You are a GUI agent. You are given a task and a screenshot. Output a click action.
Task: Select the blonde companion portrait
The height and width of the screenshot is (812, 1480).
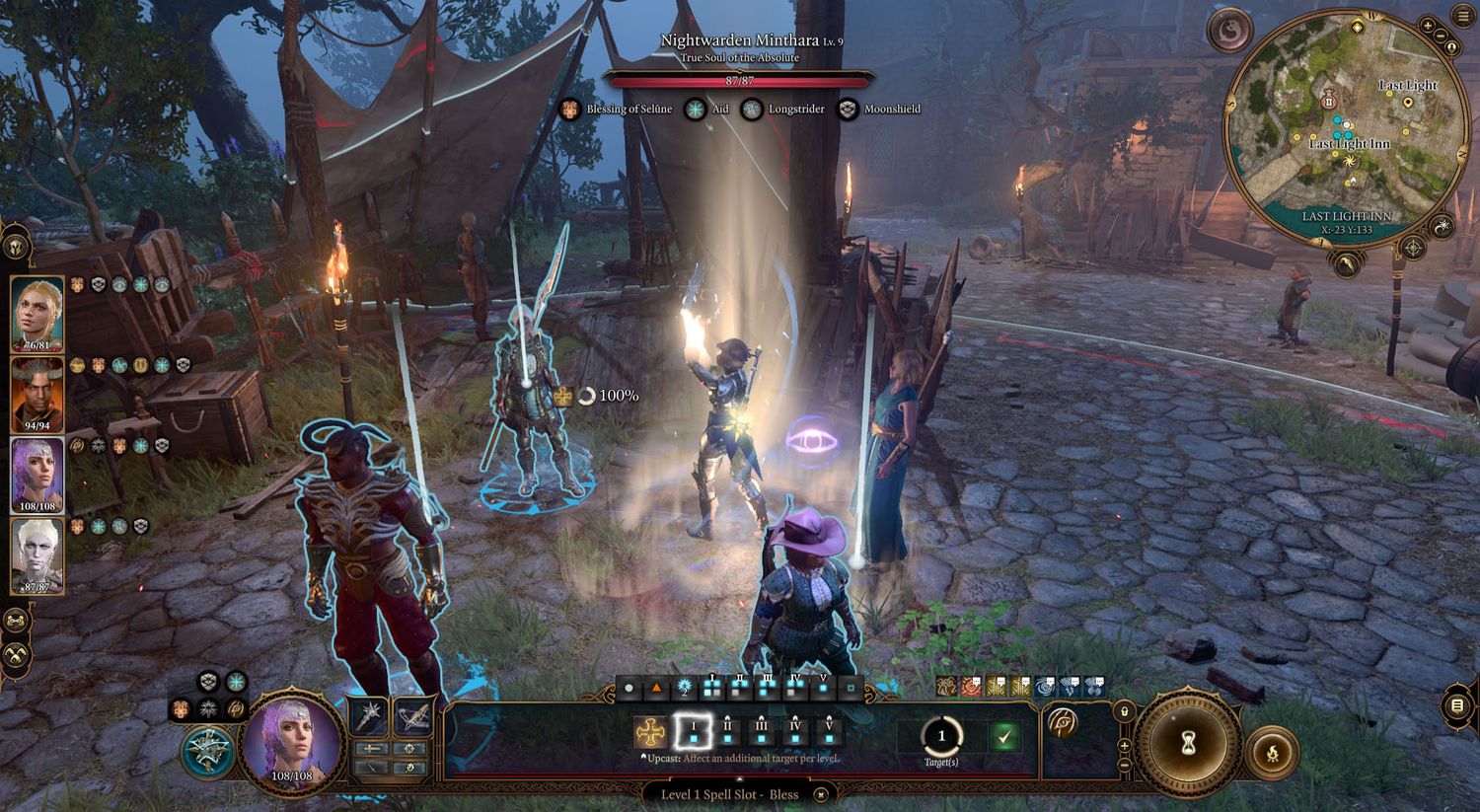pos(37,313)
